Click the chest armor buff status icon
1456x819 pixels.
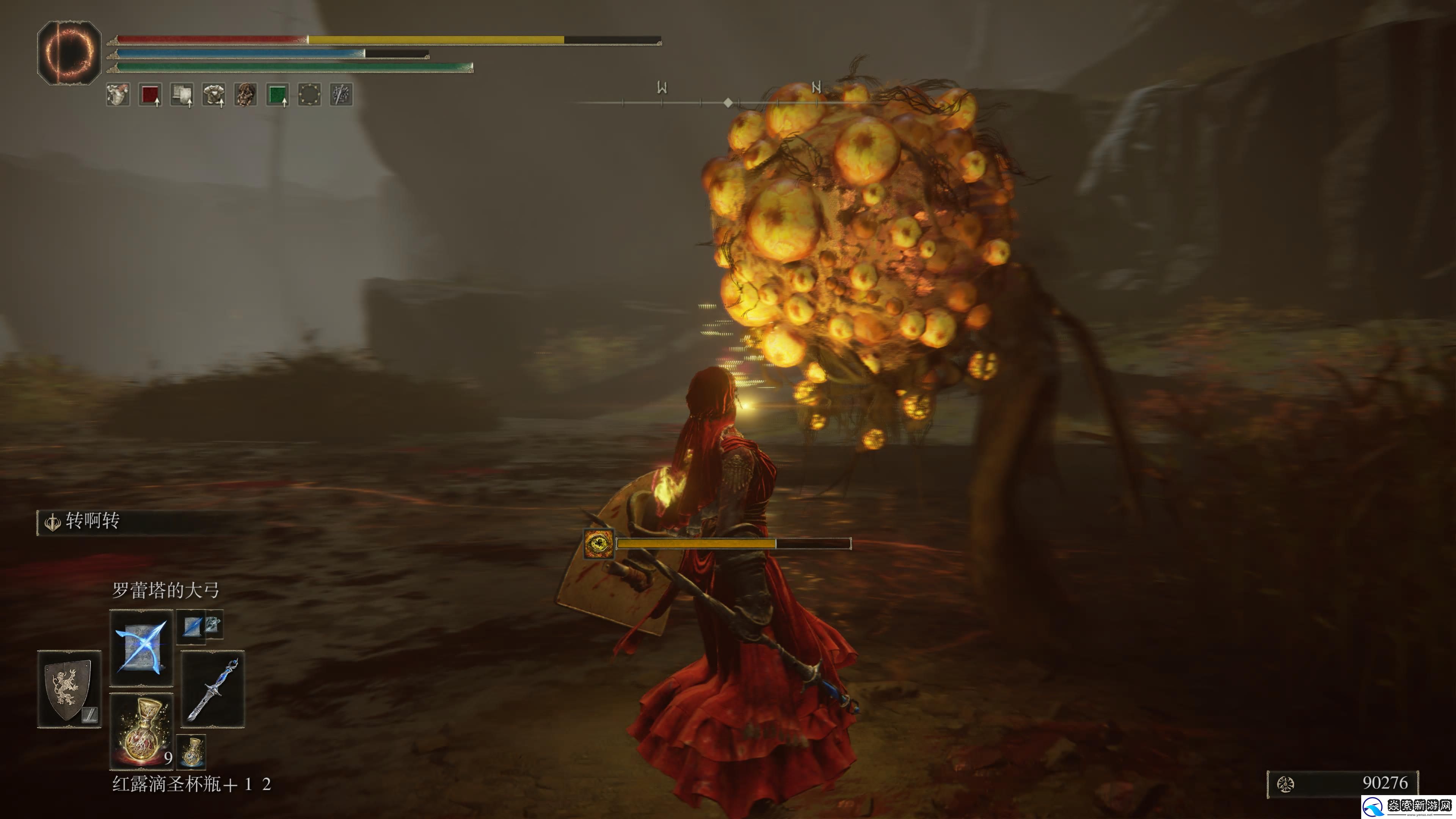(213, 94)
